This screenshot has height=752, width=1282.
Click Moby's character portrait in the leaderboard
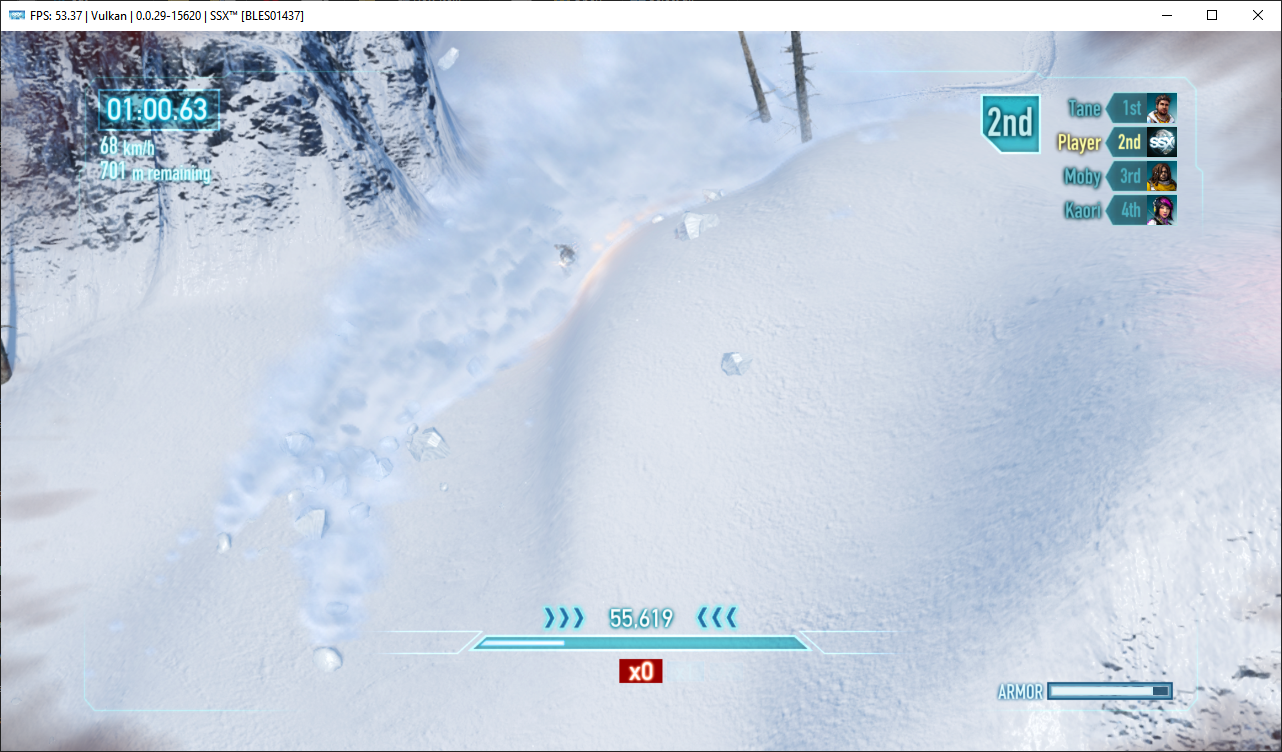[1161, 176]
